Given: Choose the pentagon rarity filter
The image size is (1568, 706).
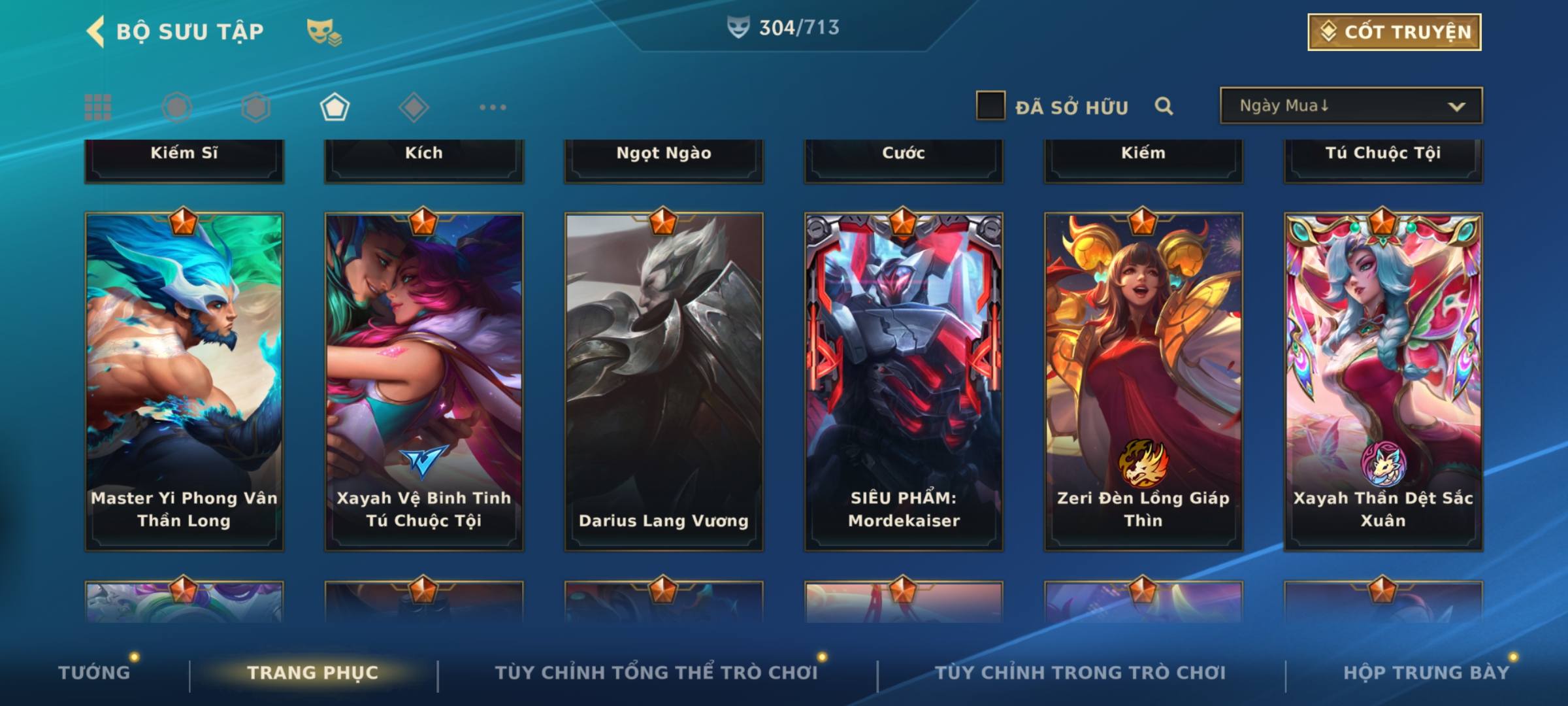Looking at the screenshot, I should click(335, 107).
